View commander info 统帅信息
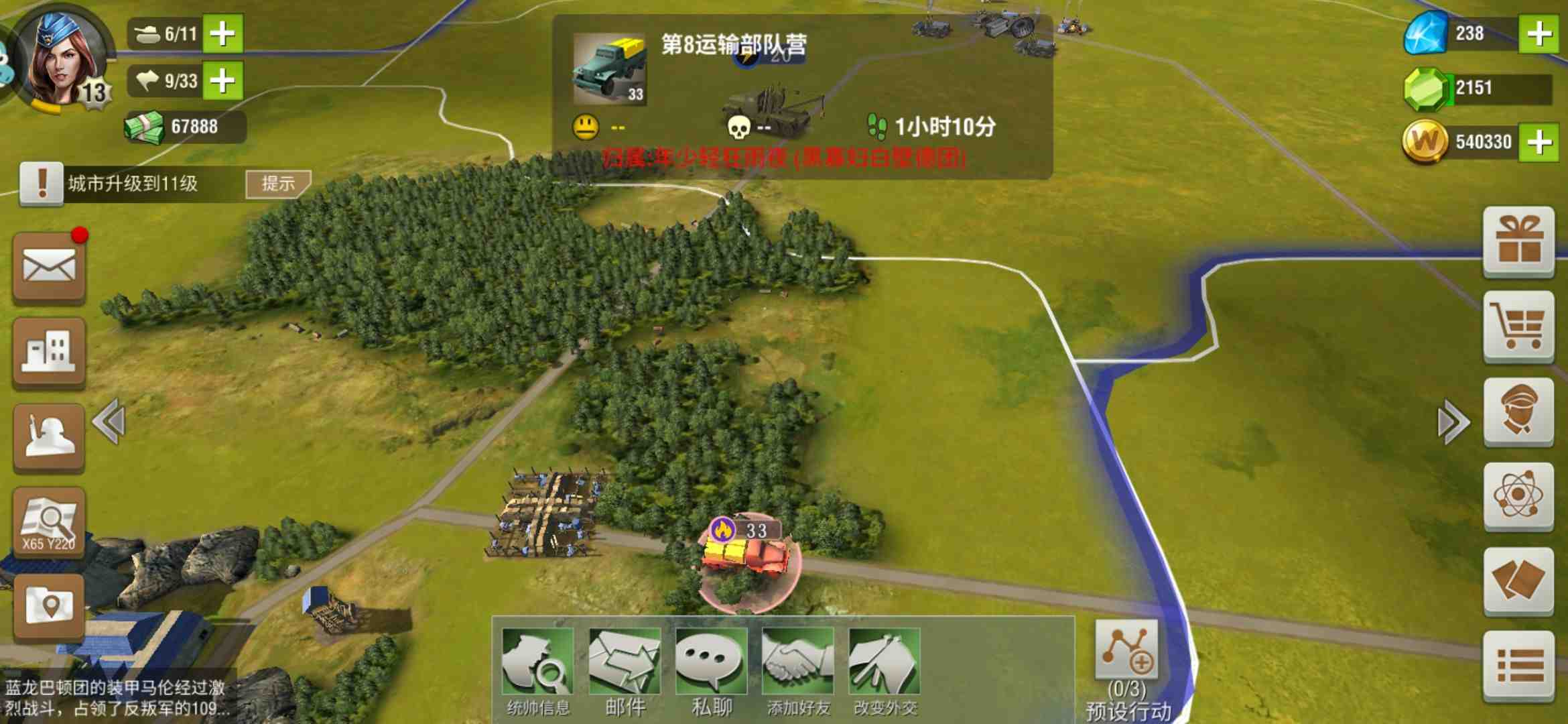 click(x=537, y=670)
